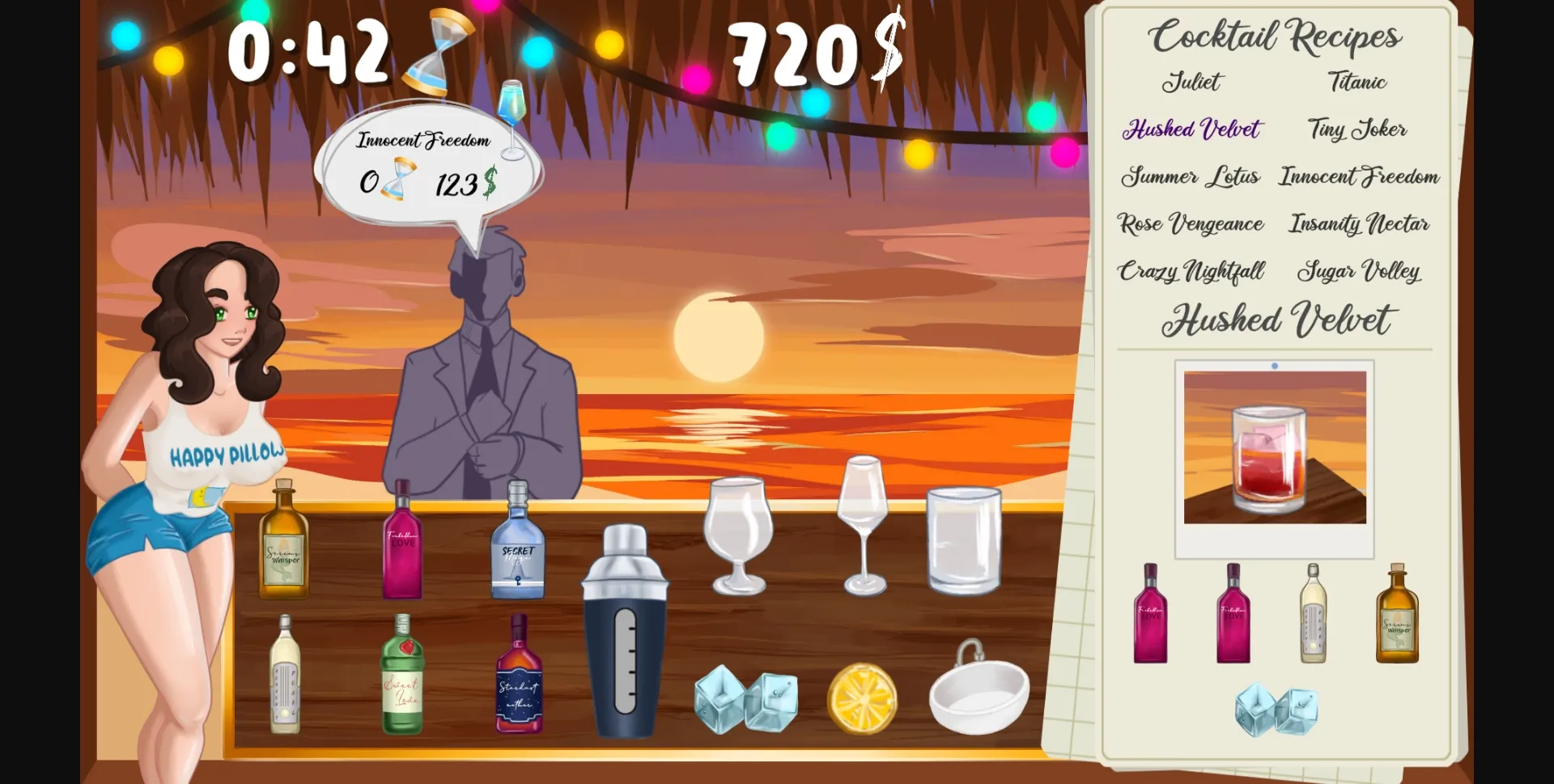Pick up the pink Forbidden Love bottle
The width and height of the screenshot is (1554, 784).
[x=401, y=542]
